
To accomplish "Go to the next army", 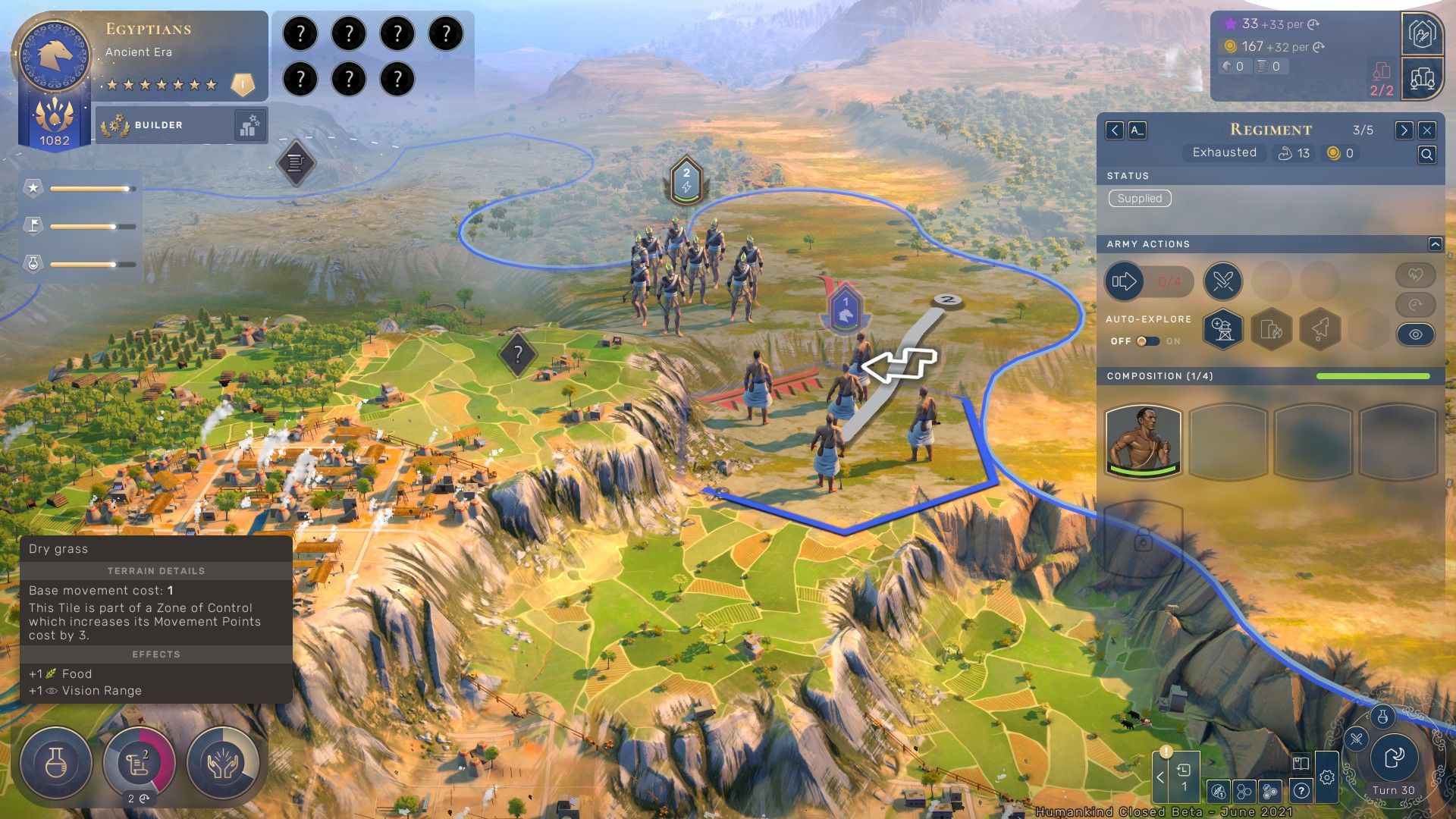I will tap(1404, 130).
